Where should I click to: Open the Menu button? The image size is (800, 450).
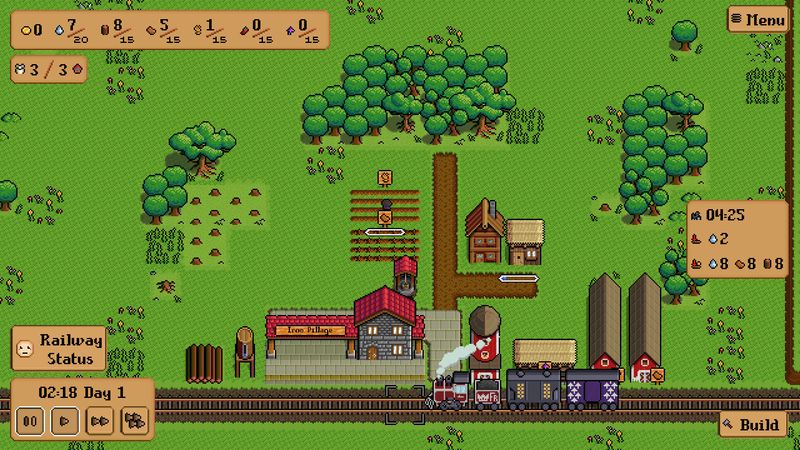click(758, 19)
